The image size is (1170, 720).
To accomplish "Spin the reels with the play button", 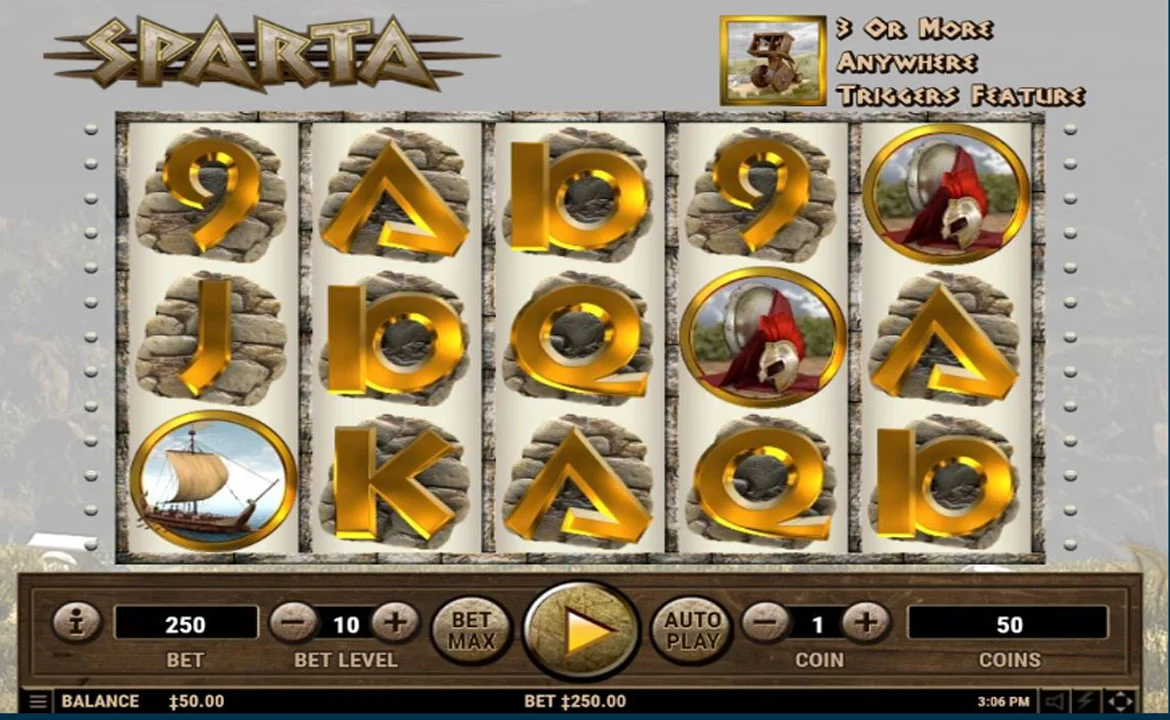I will [582, 630].
